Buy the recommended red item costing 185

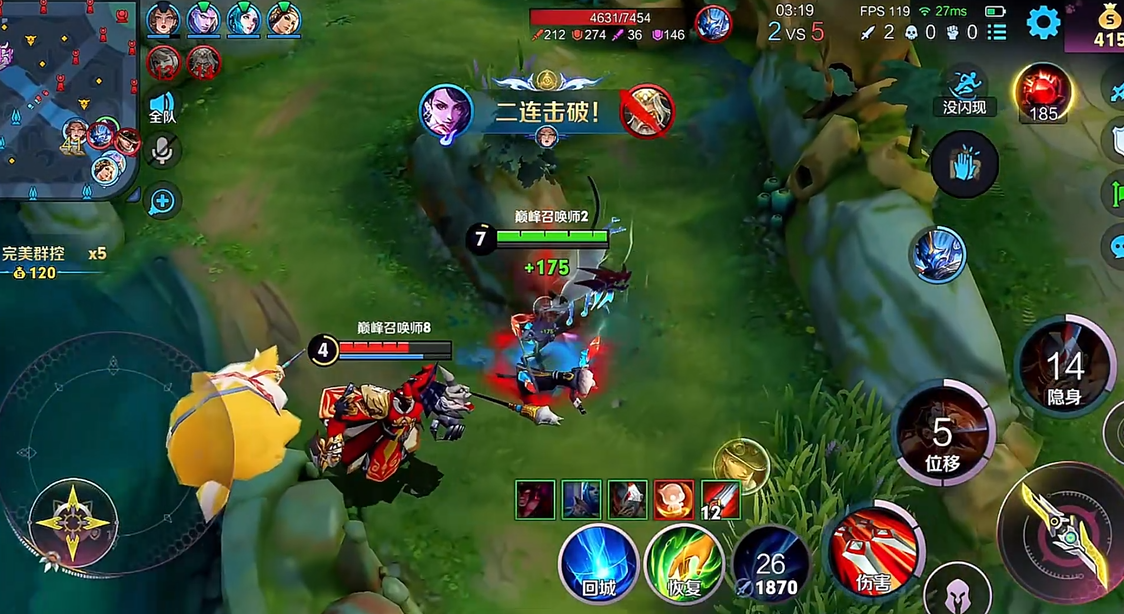click(x=1043, y=93)
